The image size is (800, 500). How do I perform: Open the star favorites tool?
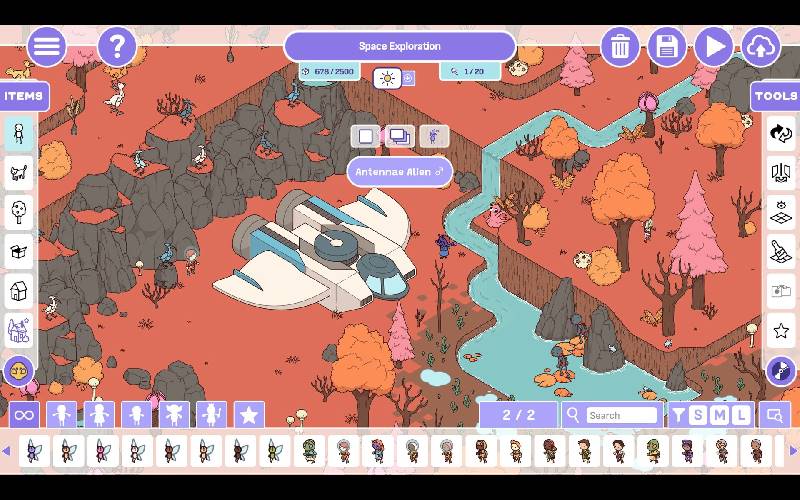pos(781,330)
